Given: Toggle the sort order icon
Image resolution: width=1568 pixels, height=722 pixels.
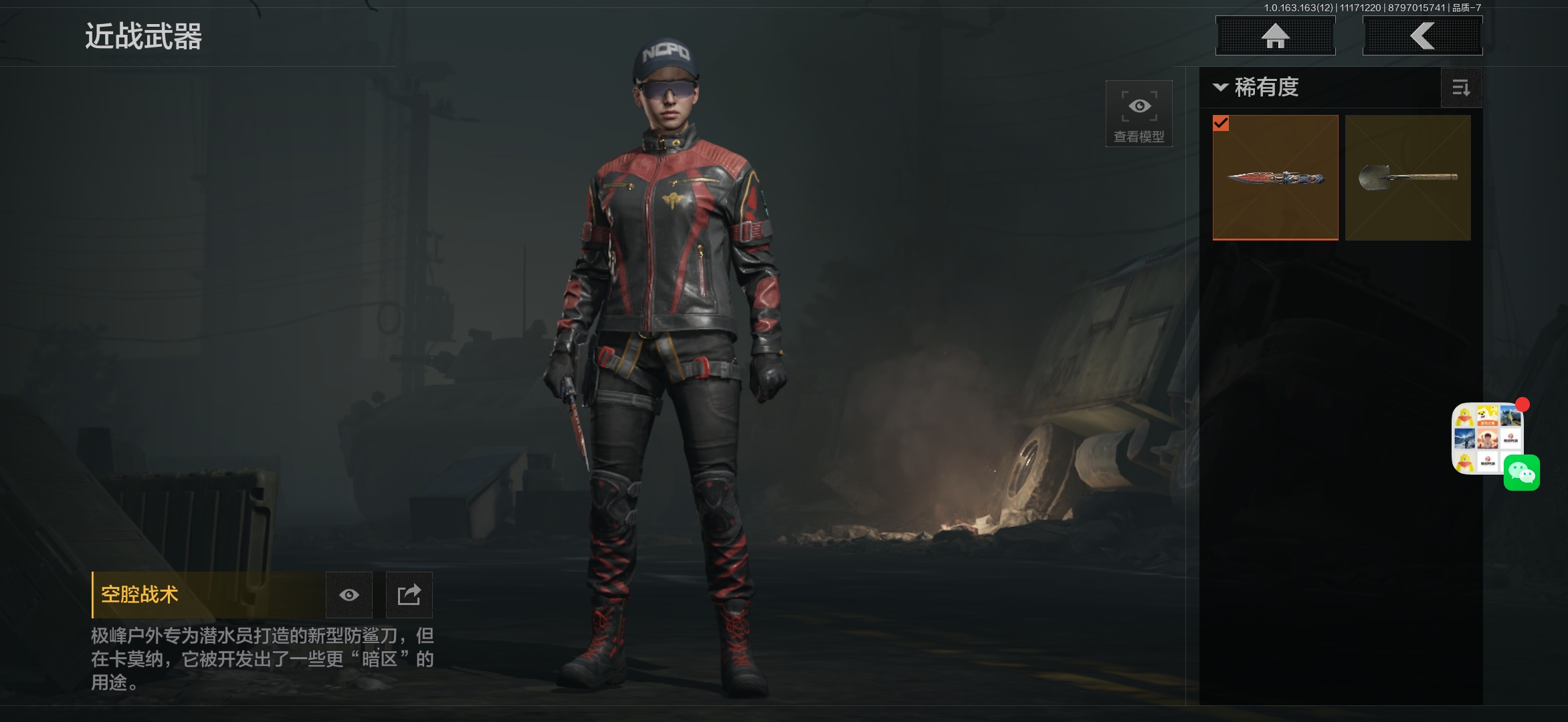Looking at the screenshot, I should (1461, 88).
